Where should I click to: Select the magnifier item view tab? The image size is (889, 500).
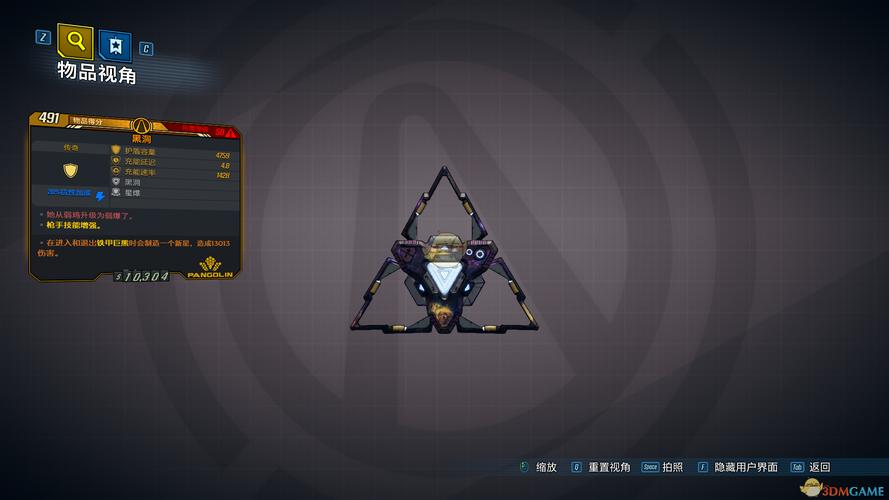pyautogui.click(x=75, y=41)
